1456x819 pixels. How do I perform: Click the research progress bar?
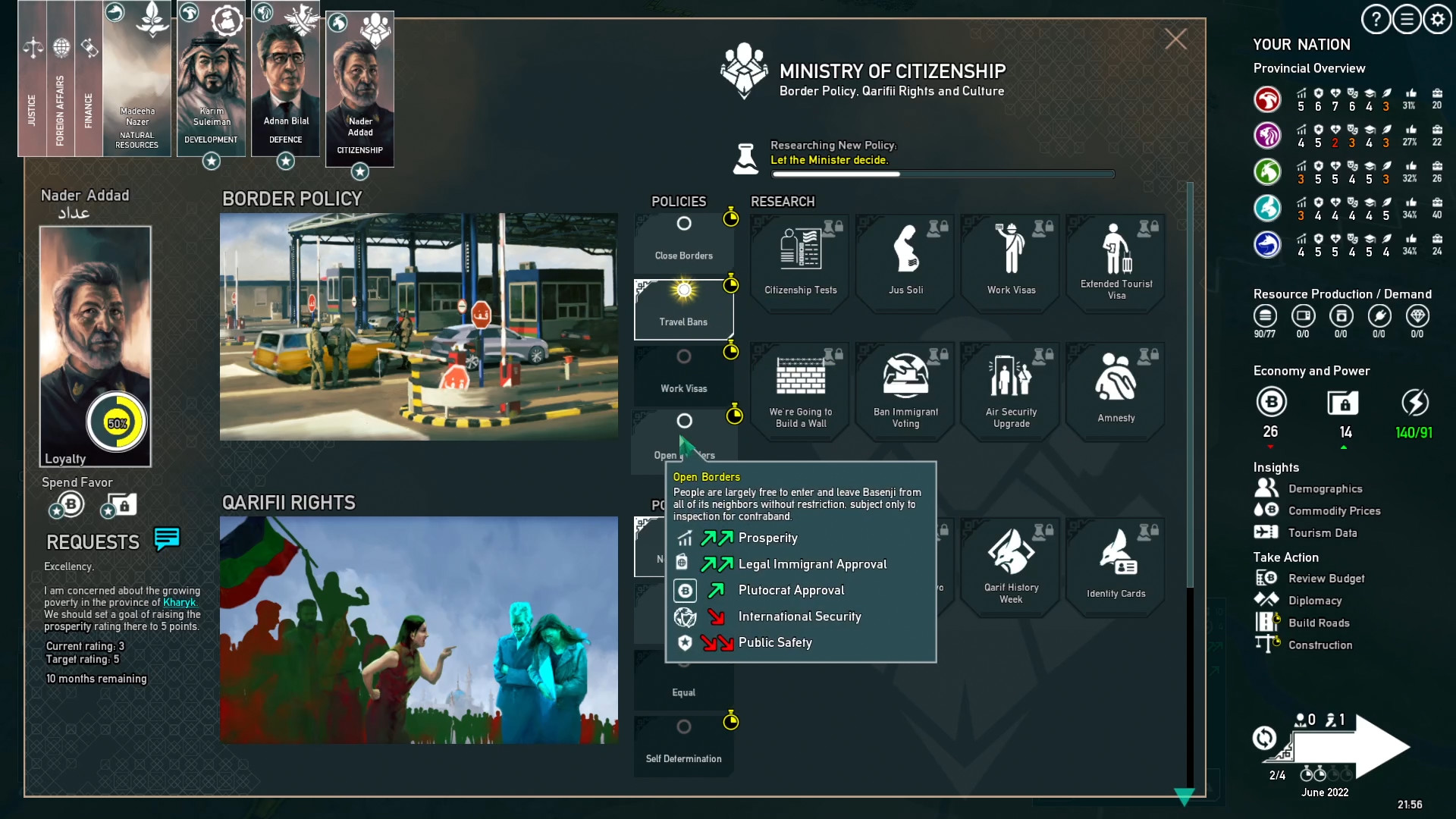click(943, 174)
